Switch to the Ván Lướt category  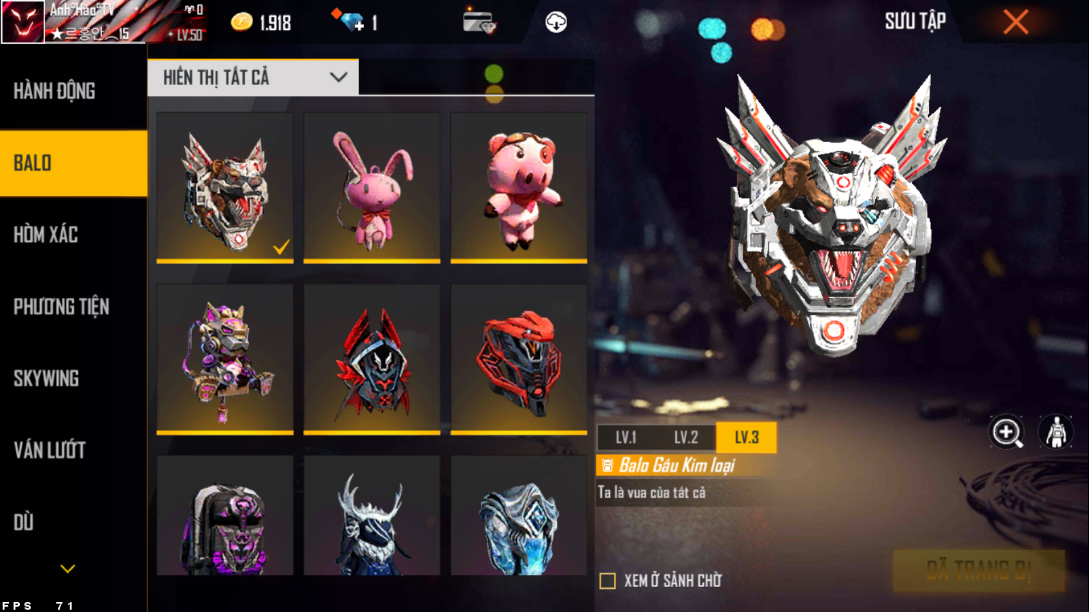[x=49, y=451]
